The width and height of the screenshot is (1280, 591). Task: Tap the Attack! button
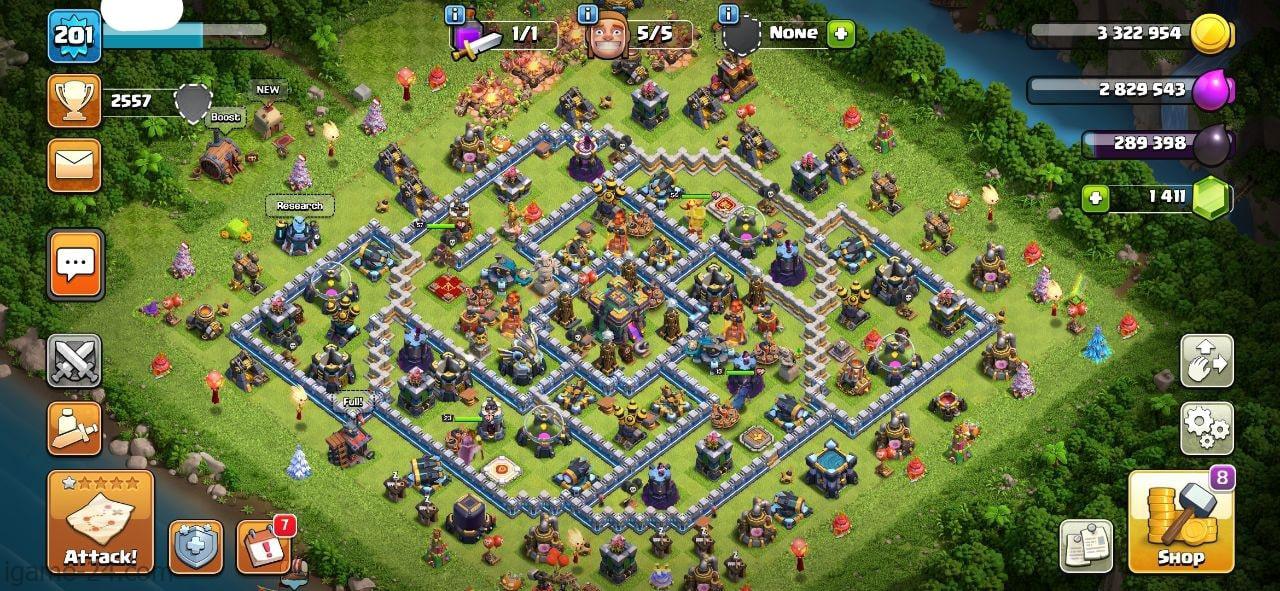pos(100,520)
